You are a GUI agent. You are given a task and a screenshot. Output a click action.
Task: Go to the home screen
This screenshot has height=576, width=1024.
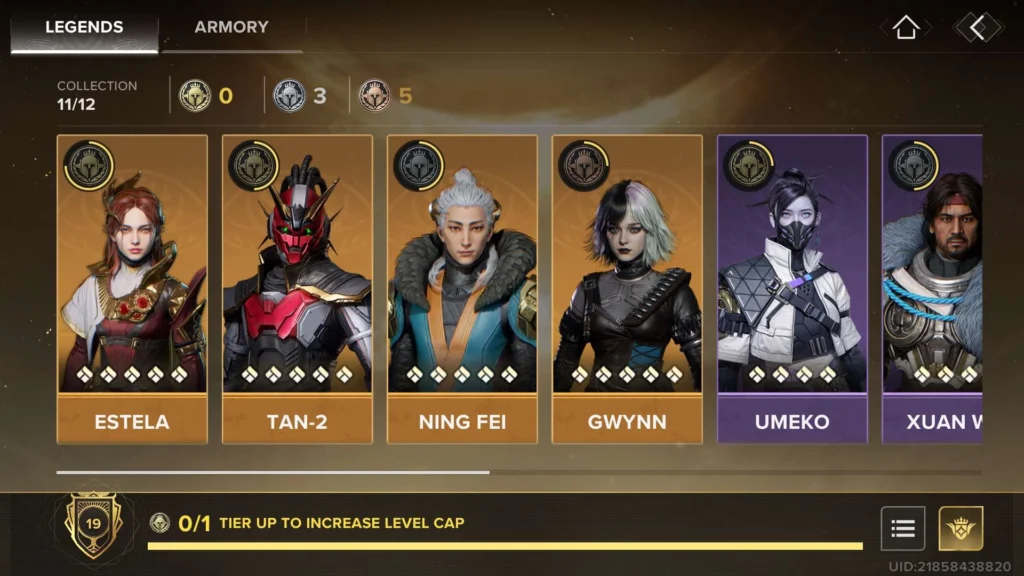click(x=905, y=28)
